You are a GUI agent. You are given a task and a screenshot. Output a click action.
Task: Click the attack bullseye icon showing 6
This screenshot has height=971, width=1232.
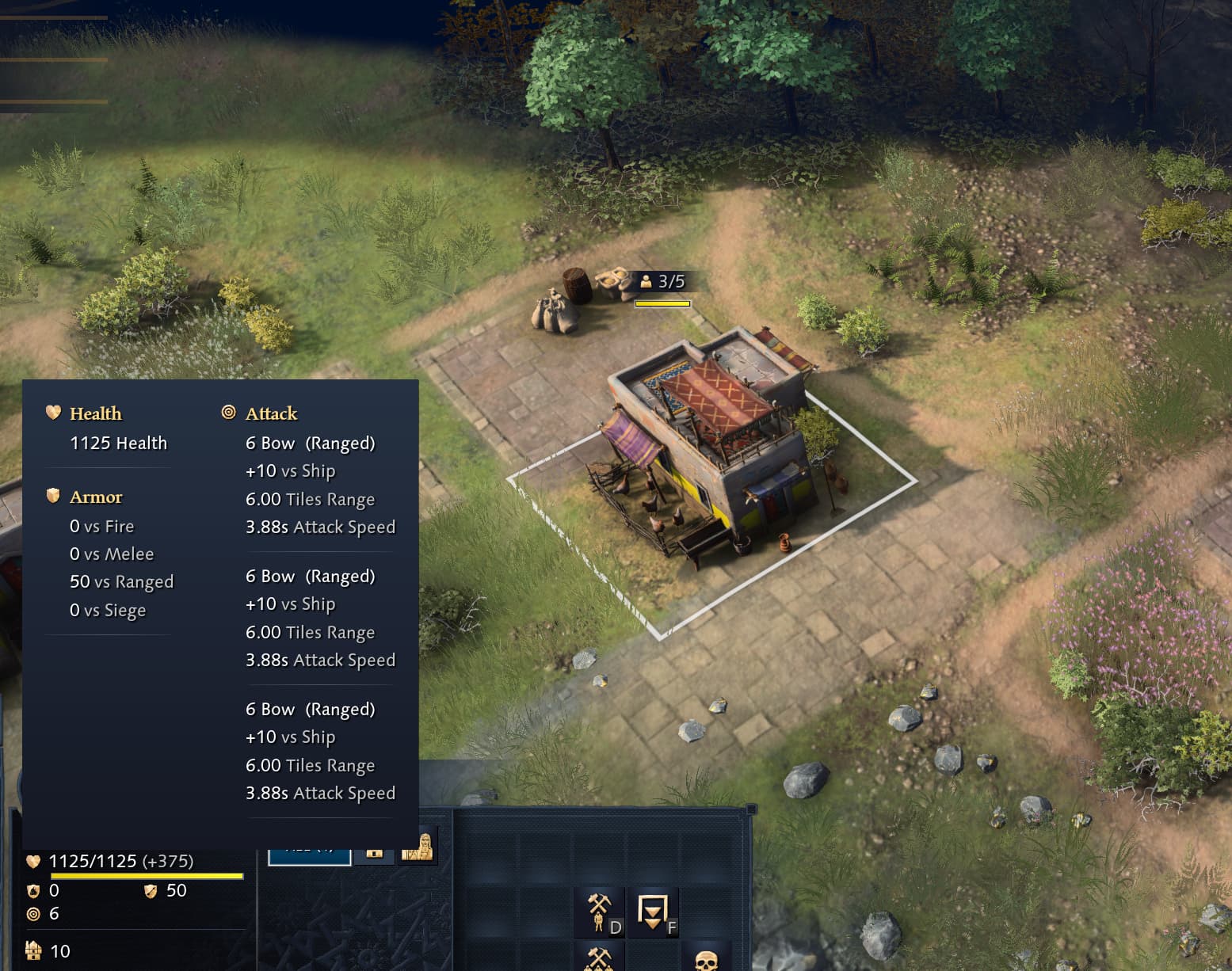[32, 913]
